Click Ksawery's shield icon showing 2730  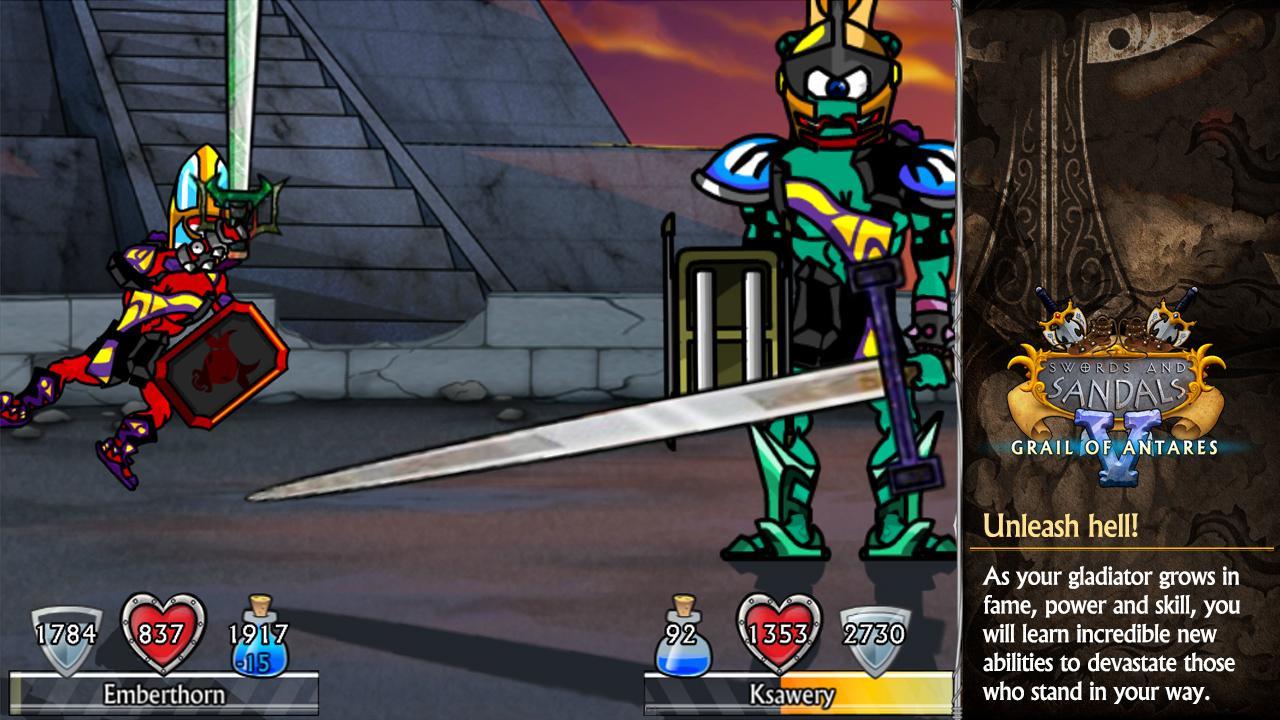(872, 632)
